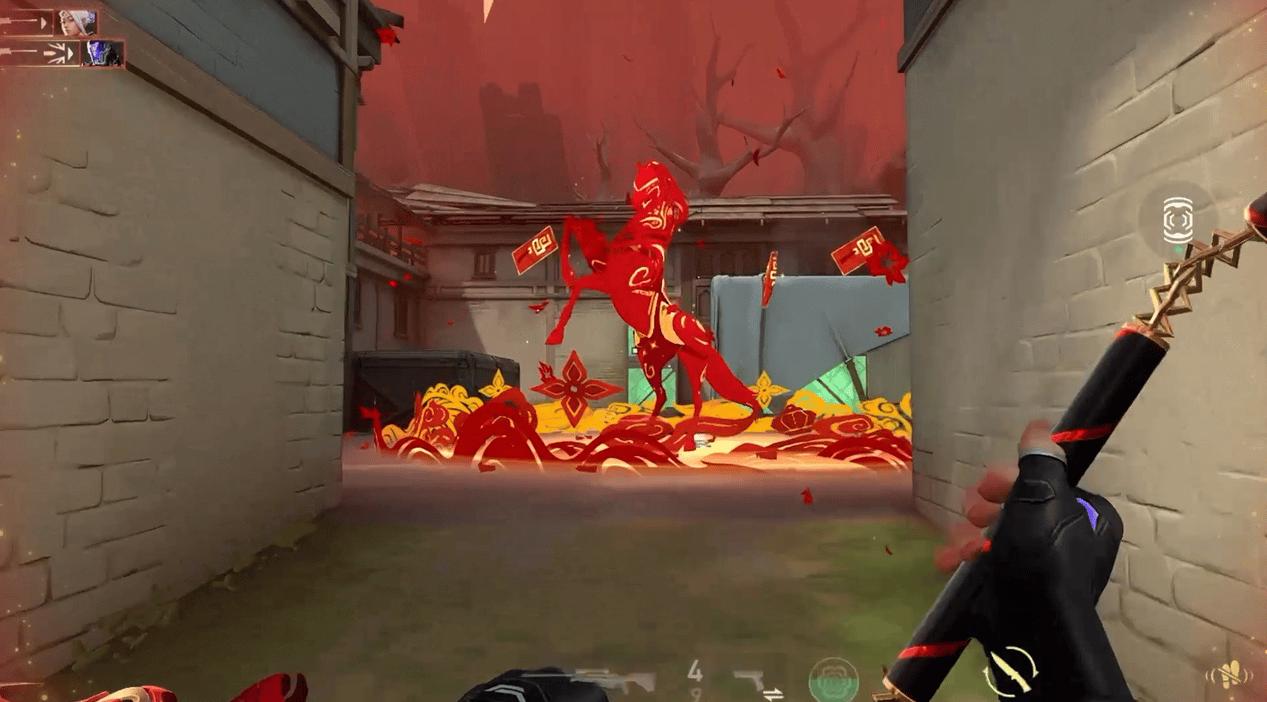Choose the purple-masked agent portrait
The image size is (1267, 702).
pyautogui.click(x=102, y=53)
